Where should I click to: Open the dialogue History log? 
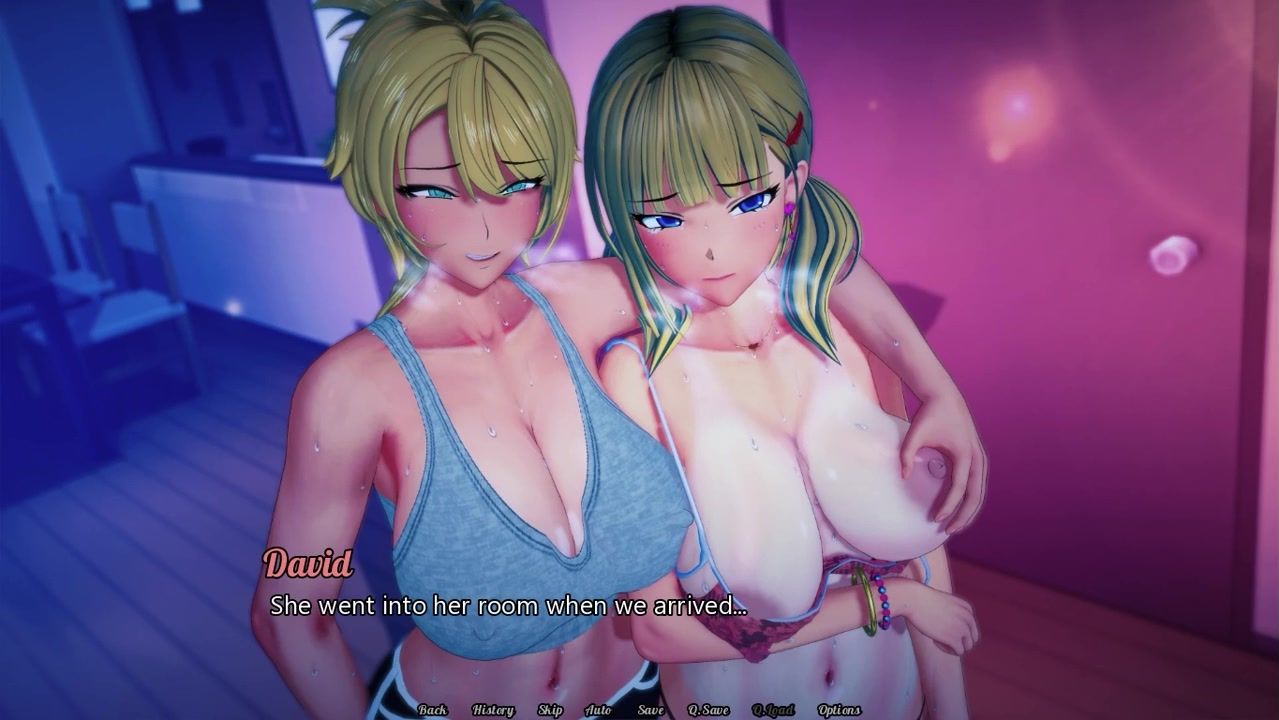492,710
